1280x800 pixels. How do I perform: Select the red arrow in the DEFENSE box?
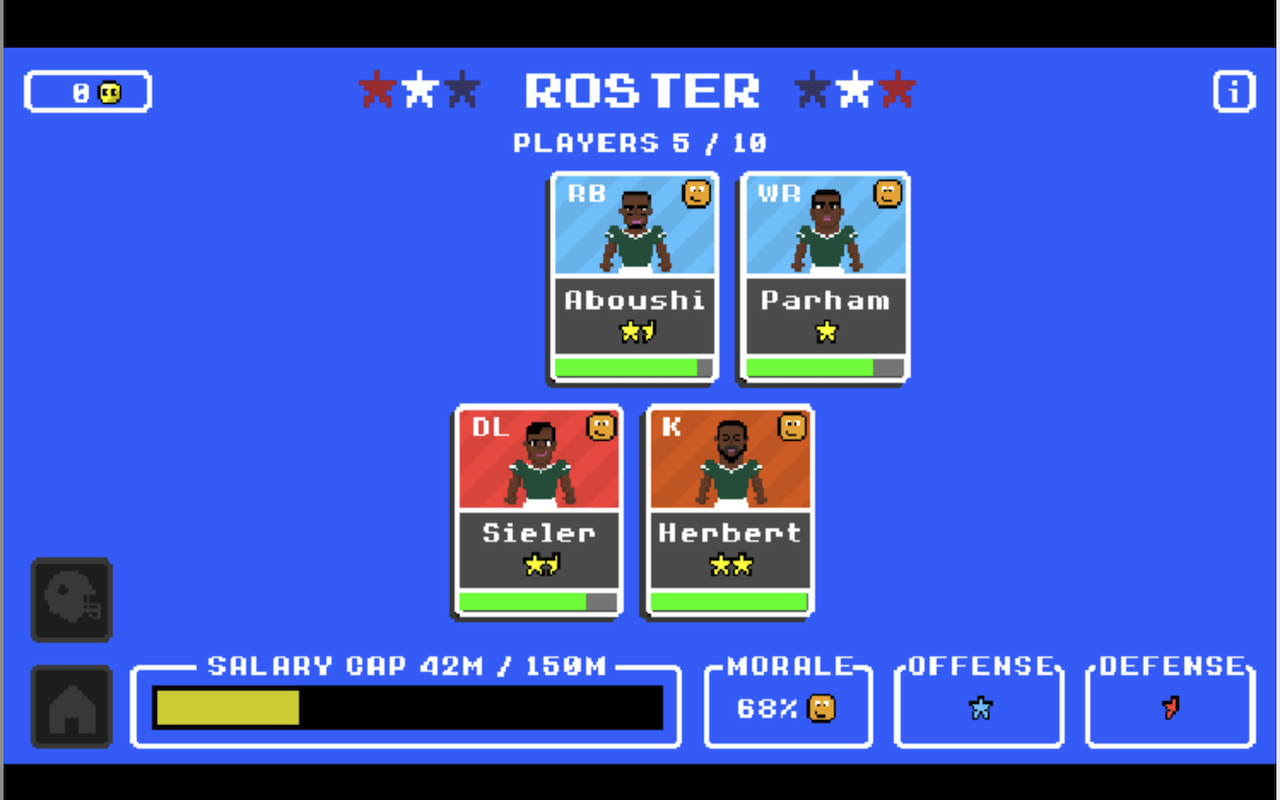tap(1170, 708)
